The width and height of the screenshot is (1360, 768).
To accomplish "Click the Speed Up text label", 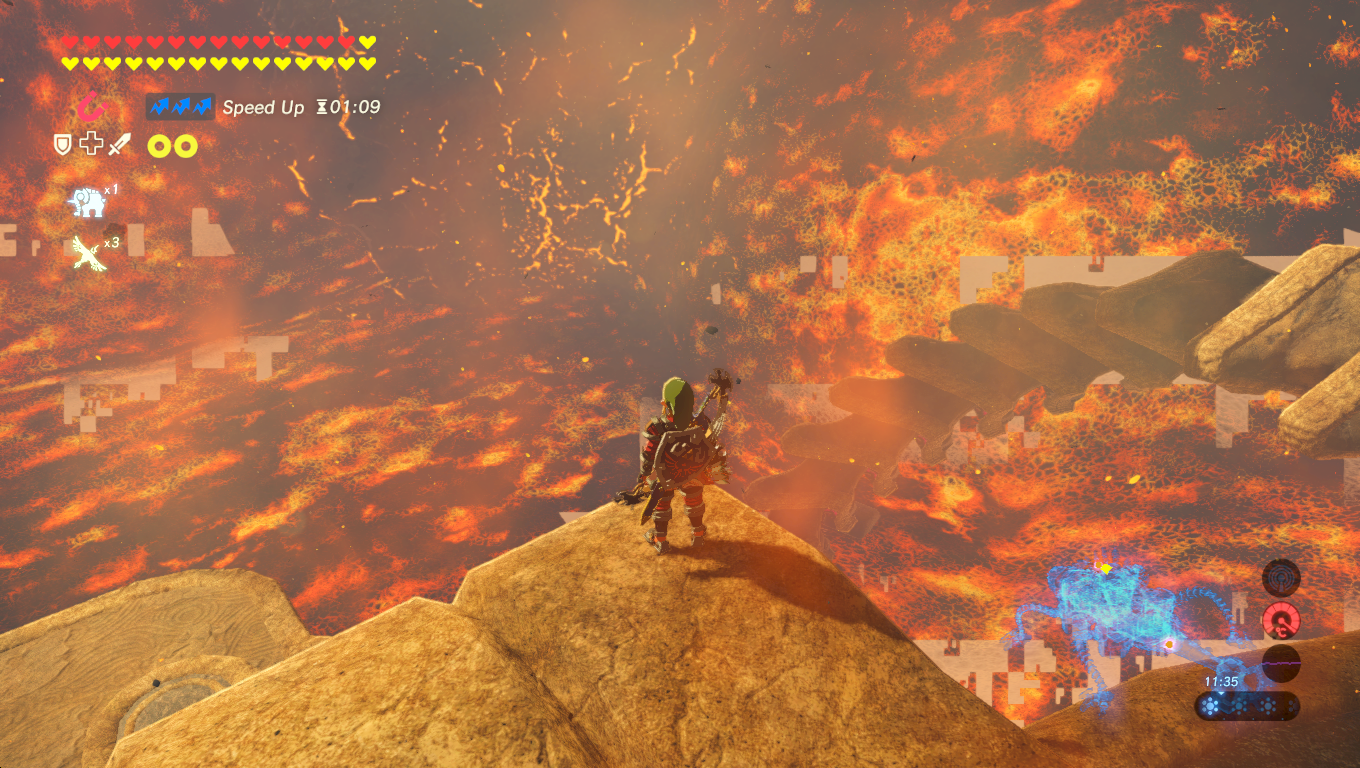I will [263, 106].
